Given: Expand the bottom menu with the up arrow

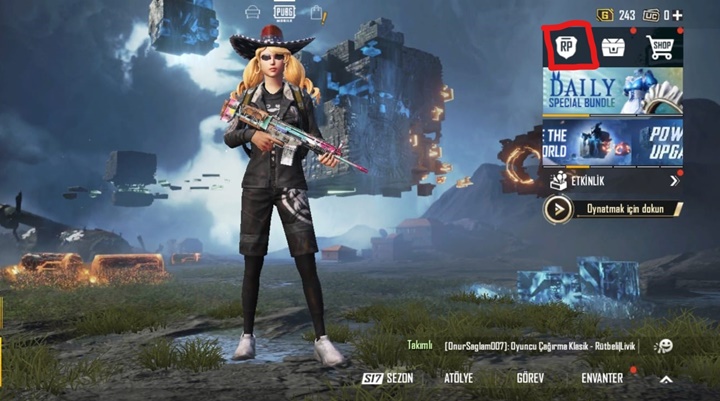Looking at the screenshot, I should 666,379.
